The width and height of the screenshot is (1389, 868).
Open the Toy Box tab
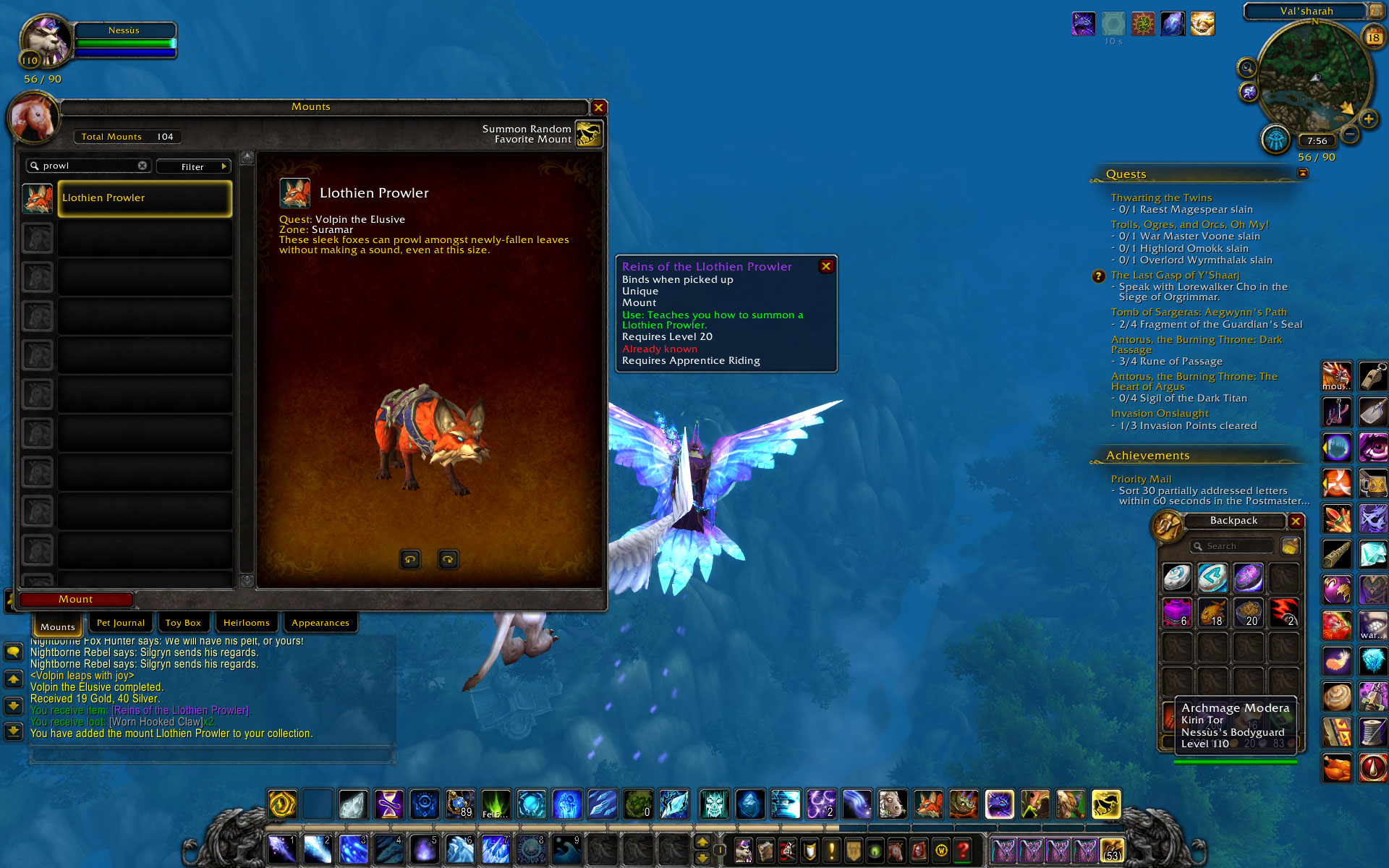coord(183,623)
